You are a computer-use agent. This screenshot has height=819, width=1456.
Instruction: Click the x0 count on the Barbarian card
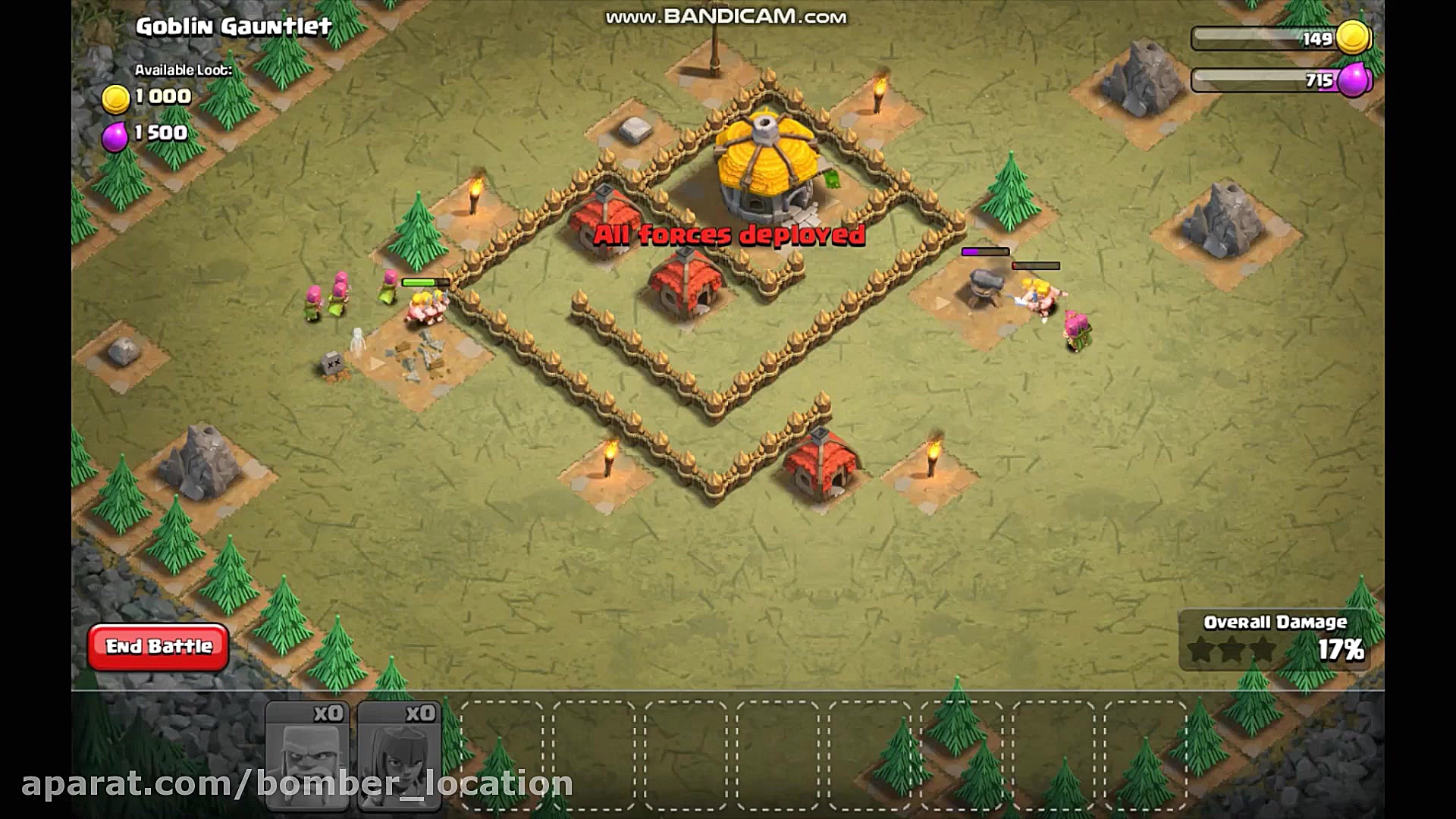click(329, 712)
